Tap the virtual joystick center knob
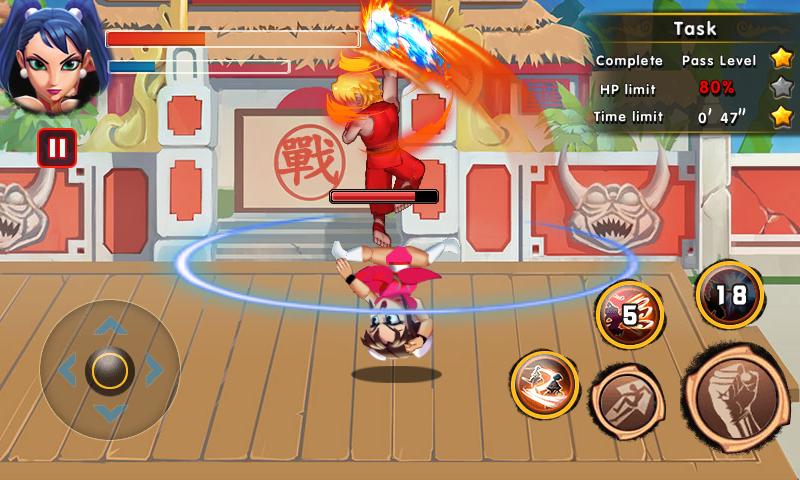This screenshot has width=800, height=480. 109,370
